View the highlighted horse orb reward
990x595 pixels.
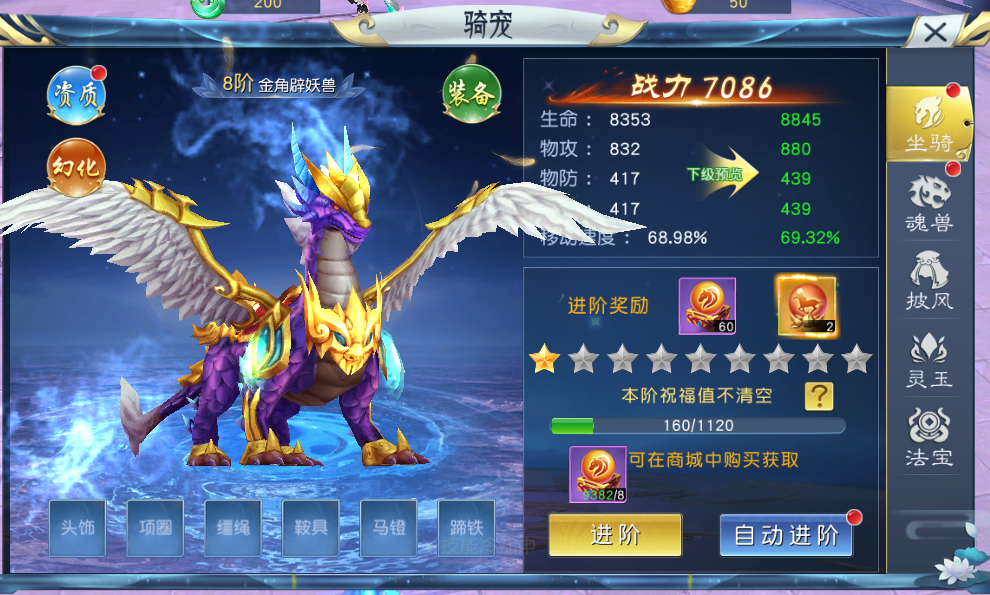806,306
